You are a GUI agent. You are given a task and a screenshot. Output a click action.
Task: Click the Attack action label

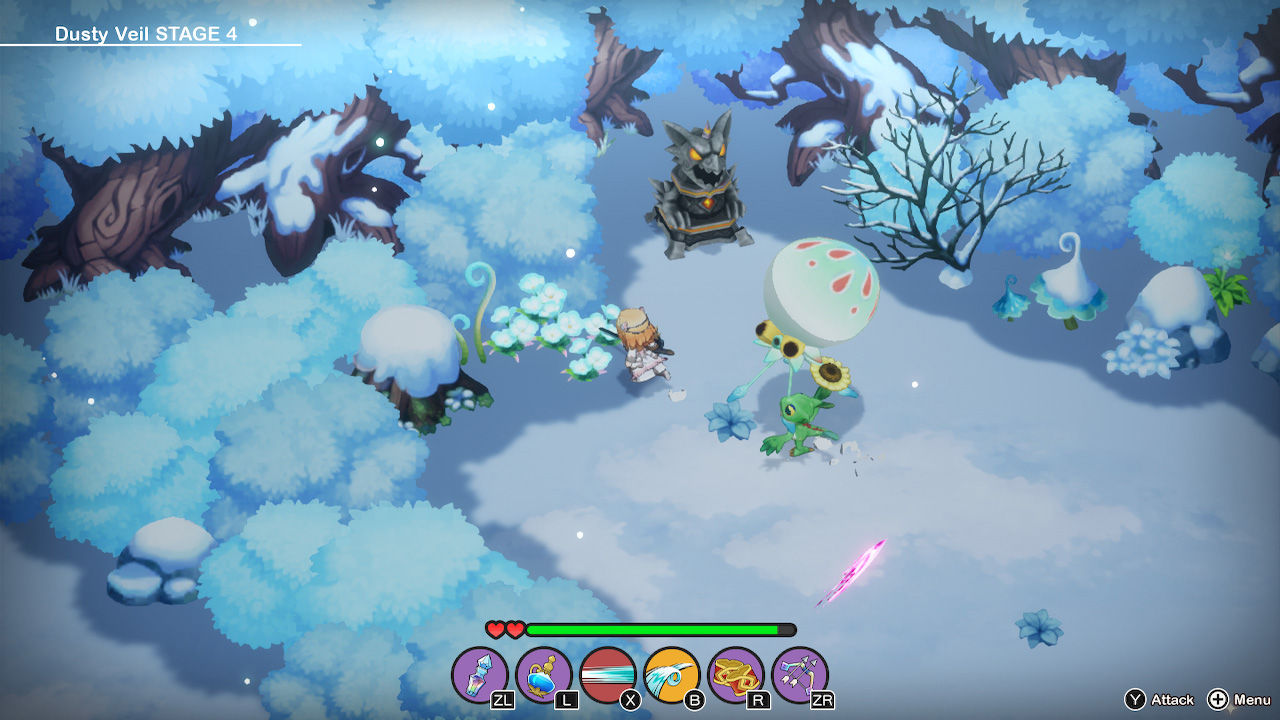pyautogui.click(x=1171, y=700)
